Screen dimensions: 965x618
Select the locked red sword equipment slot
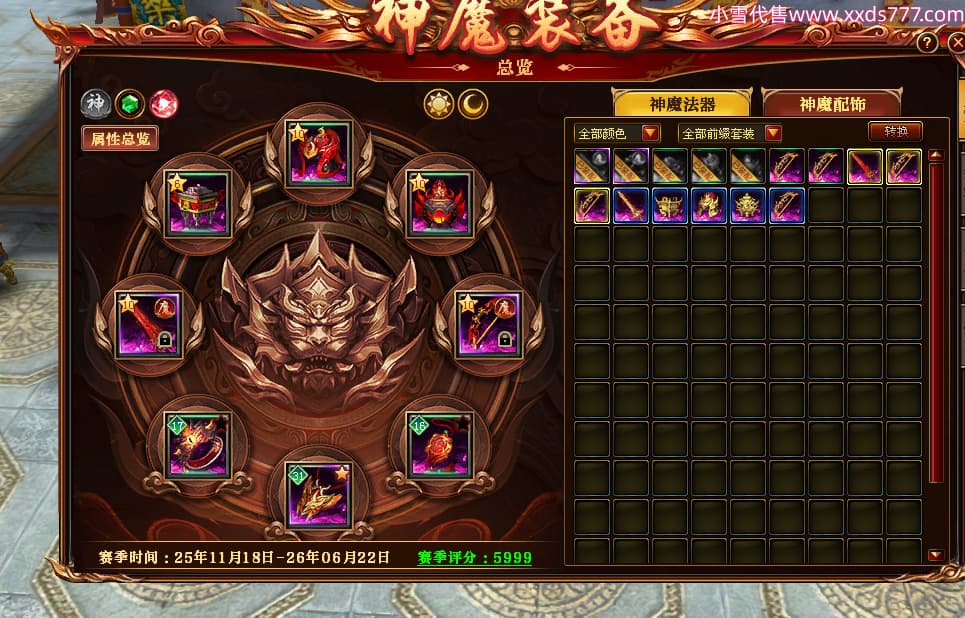[149, 324]
